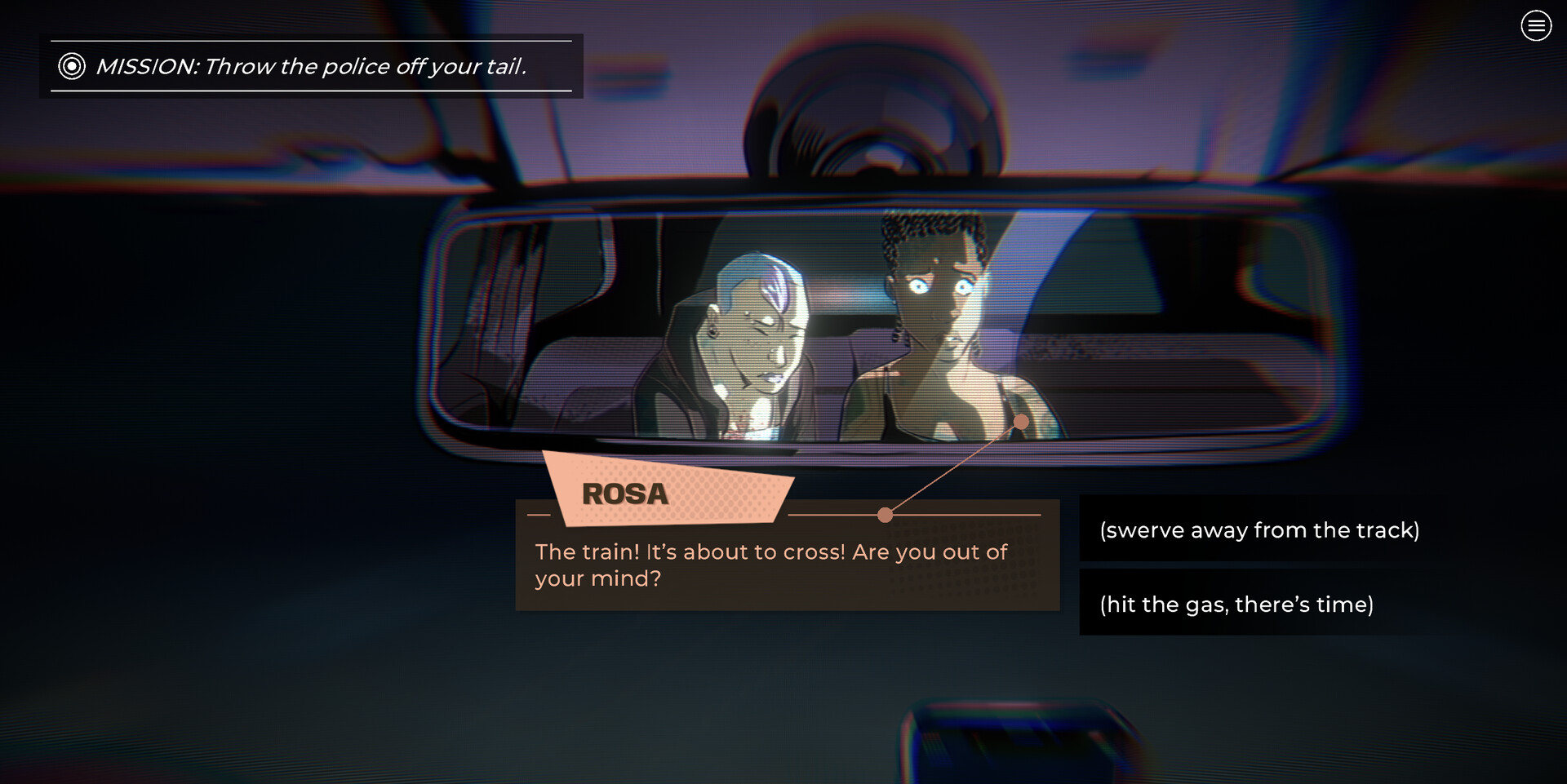This screenshot has height=784, width=1567.
Task: Open the hamburger menu icon
Action: click(1535, 26)
